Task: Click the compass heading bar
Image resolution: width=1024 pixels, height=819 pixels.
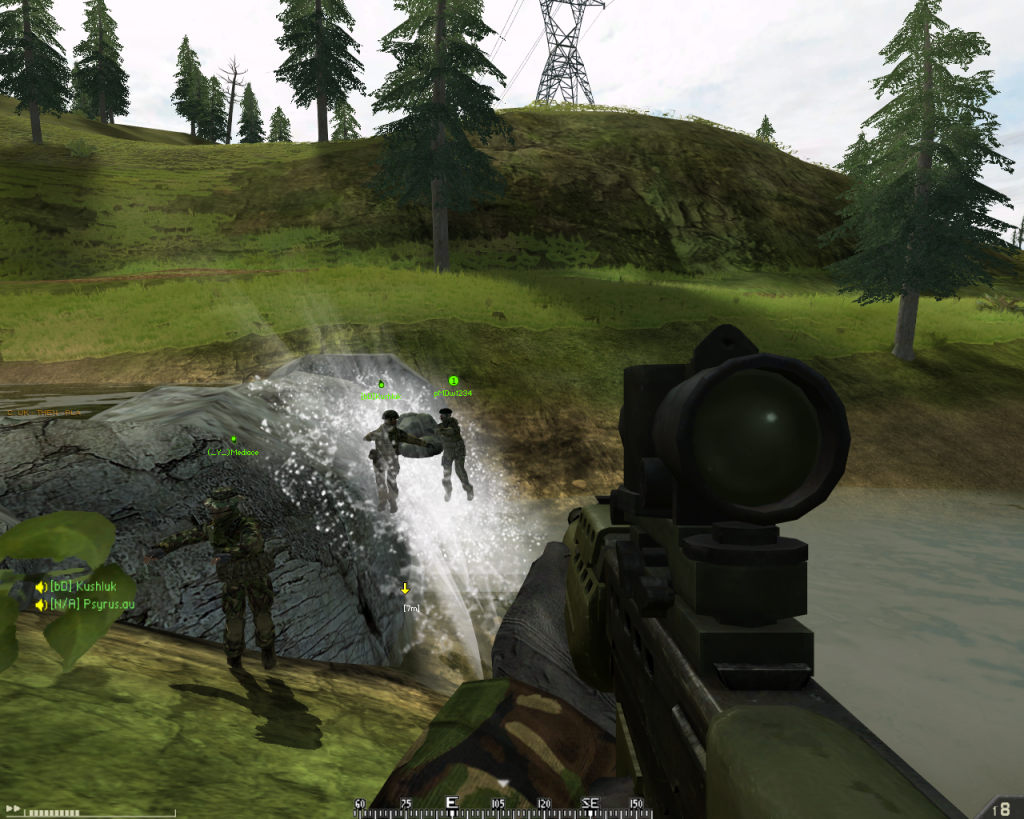Action: [501, 803]
